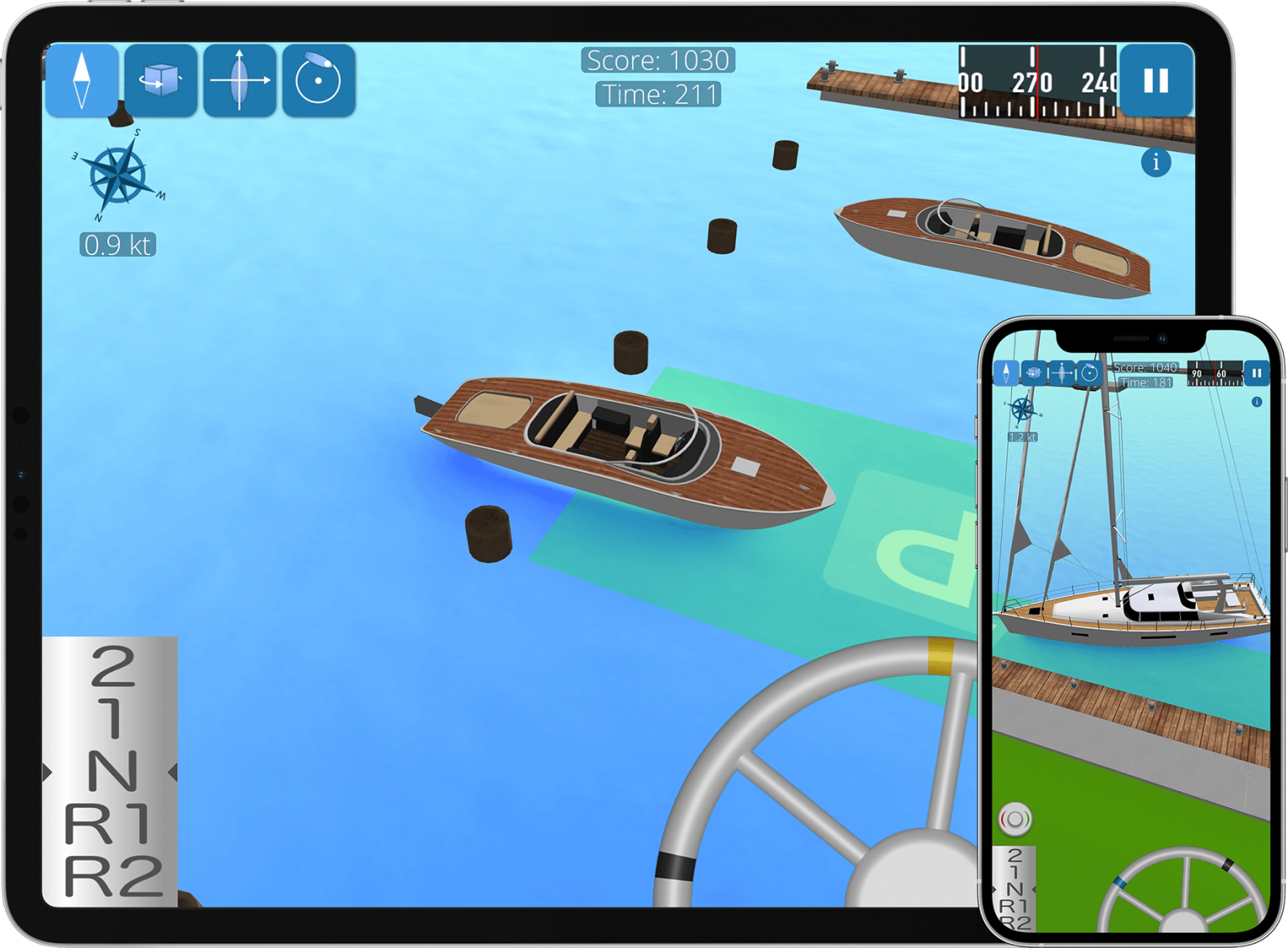Pause the game on the tablet
Screen dimensions: 1288x948
coord(1156,81)
